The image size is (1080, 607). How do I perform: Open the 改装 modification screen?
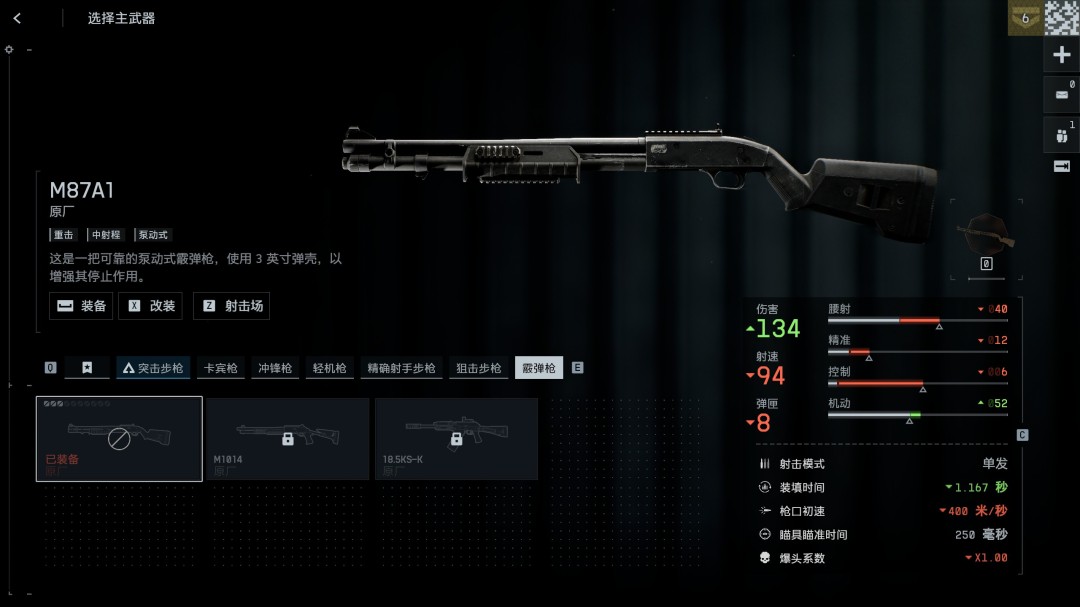150,306
